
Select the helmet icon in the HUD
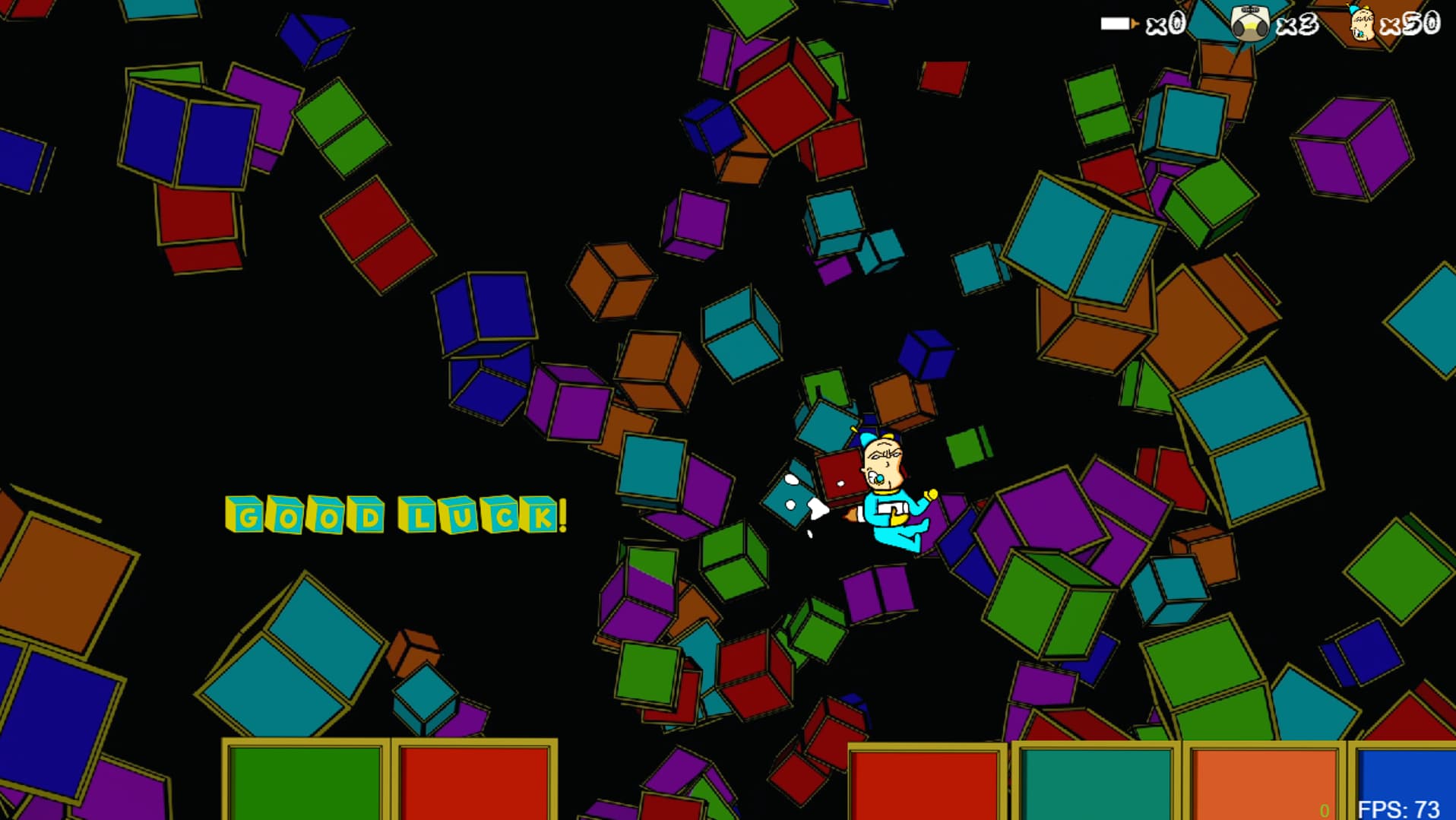coord(1249,24)
